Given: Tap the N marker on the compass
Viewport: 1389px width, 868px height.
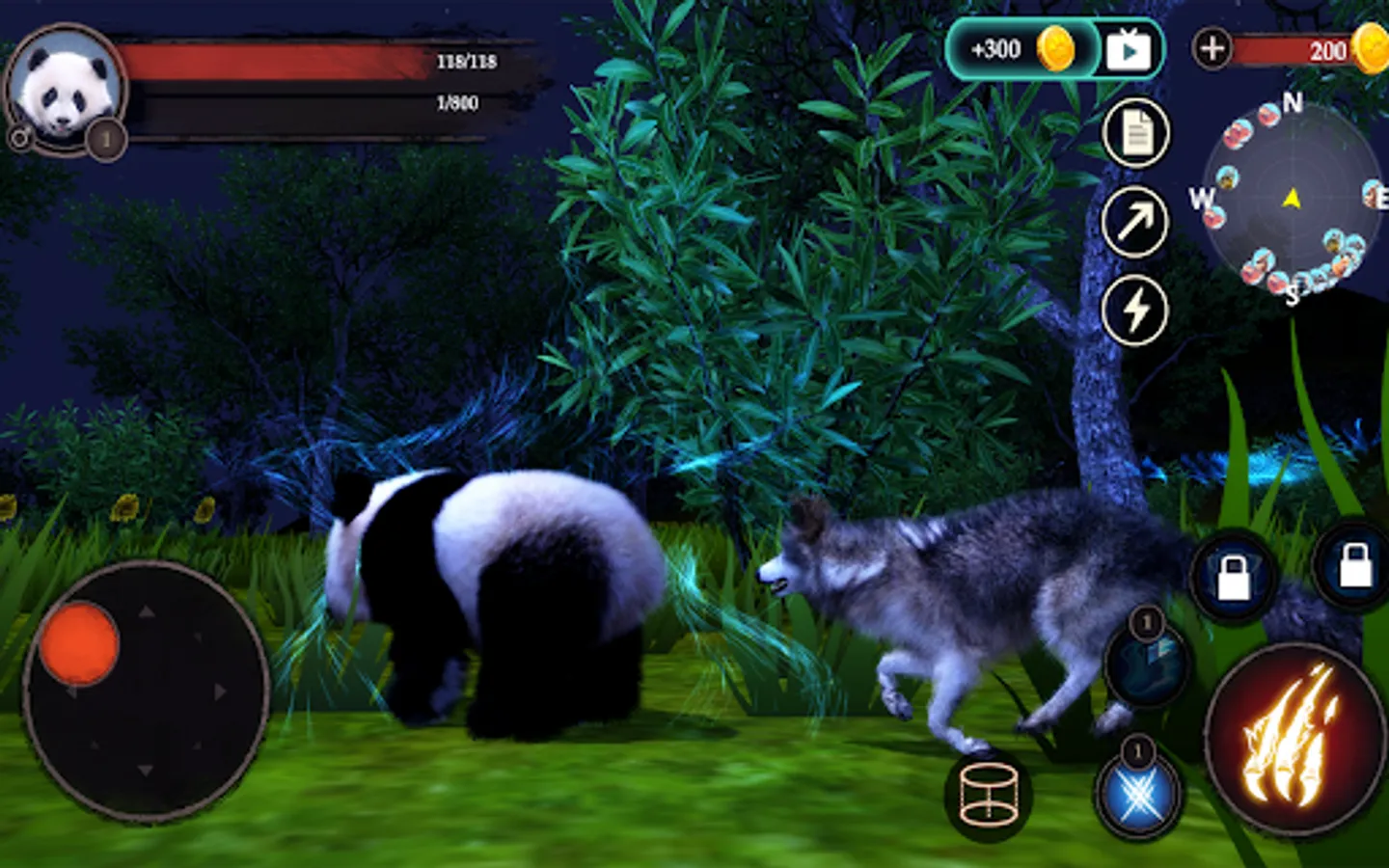Looking at the screenshot, I should pos(1293,99).
